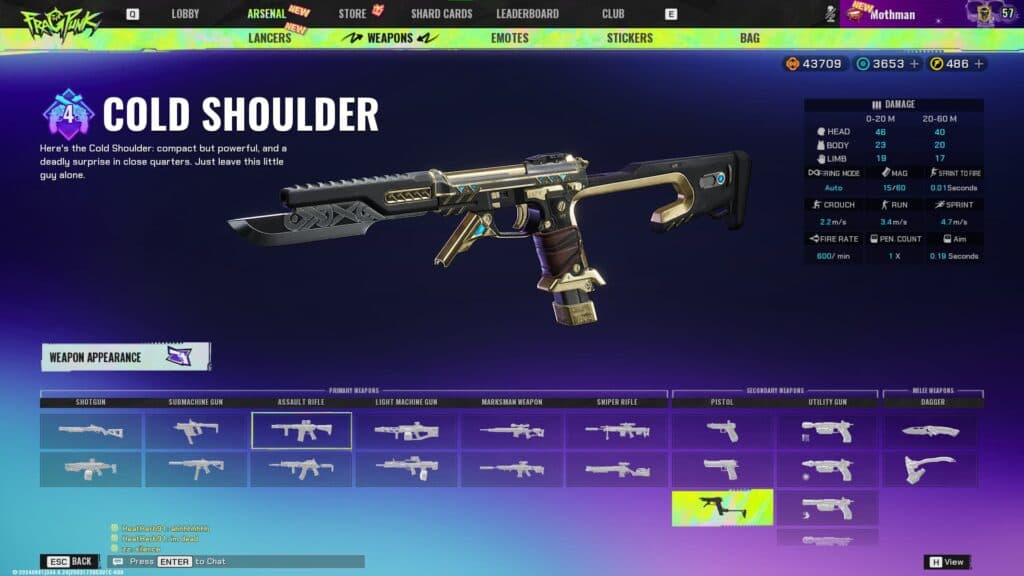Select the Stickers sub-tab

(629, 38)
